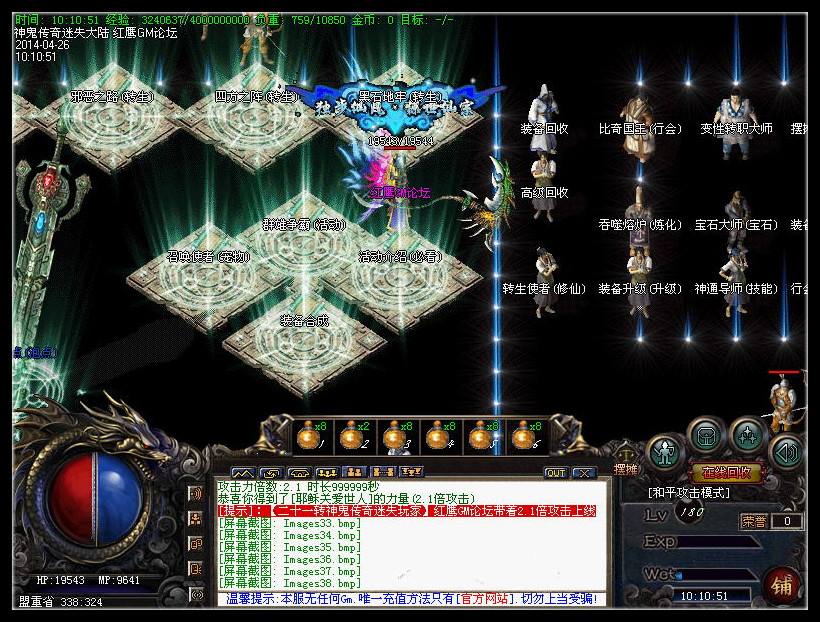Open the character status round button
Screen dimensions: 820x622
point(664,450)
